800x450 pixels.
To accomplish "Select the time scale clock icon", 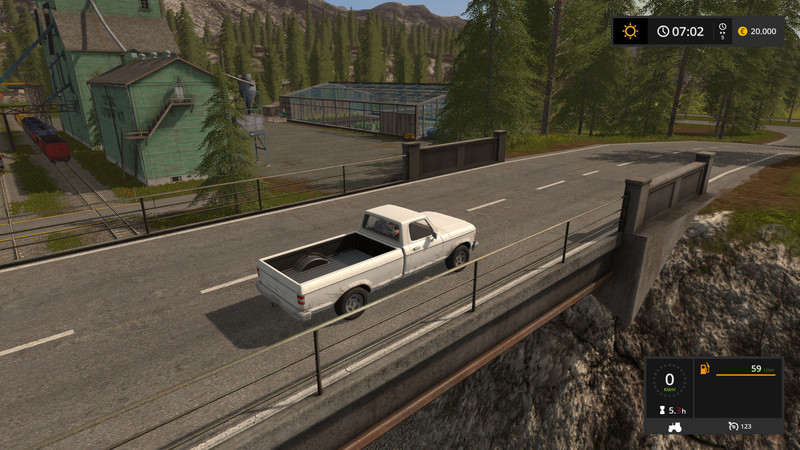I will click(662, 31).
